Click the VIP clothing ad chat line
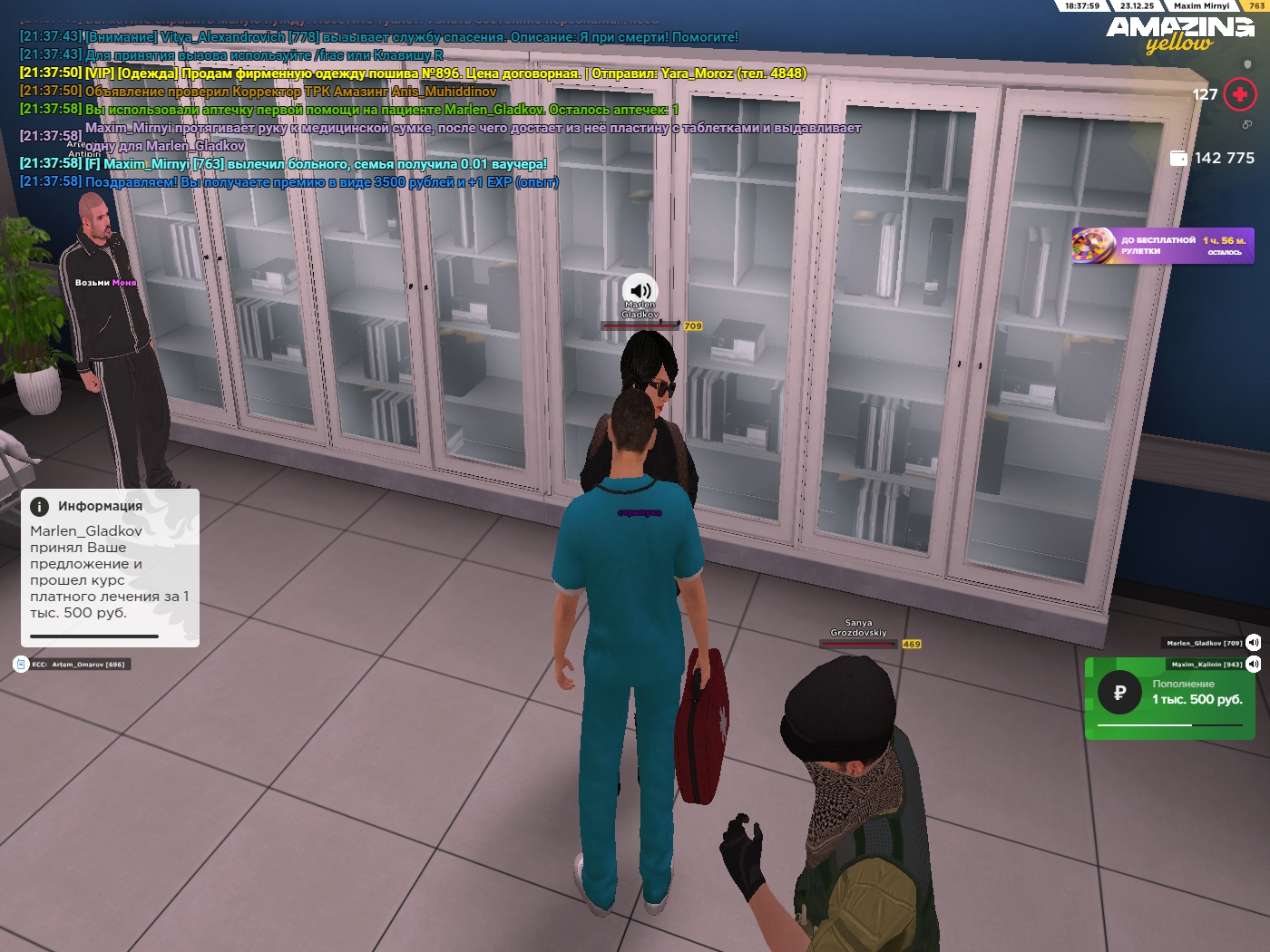 click(x=413, y=73)
